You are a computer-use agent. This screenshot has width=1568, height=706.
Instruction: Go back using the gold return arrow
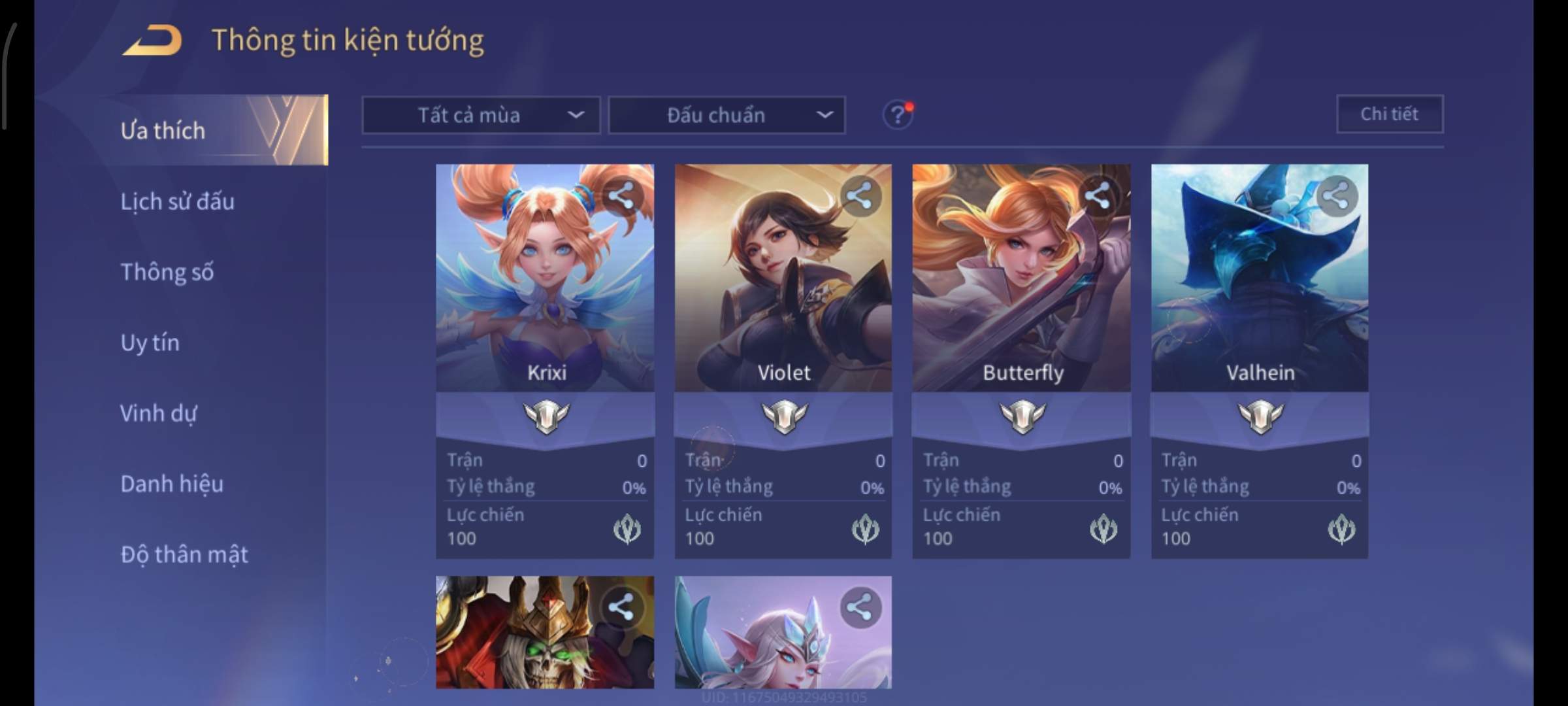click(x=152, y=41)
